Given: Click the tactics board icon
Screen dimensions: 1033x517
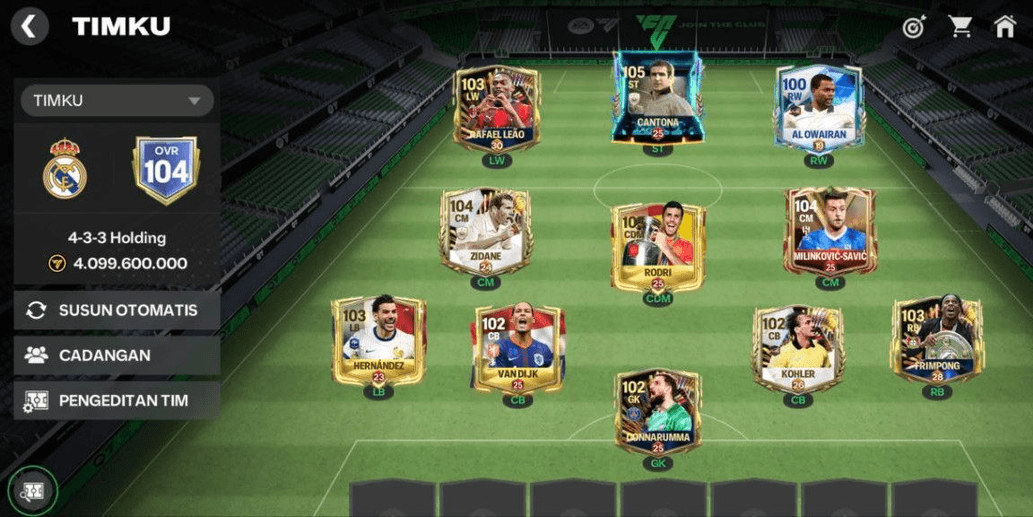Looking at the screenshot, I should coord(33,491).
